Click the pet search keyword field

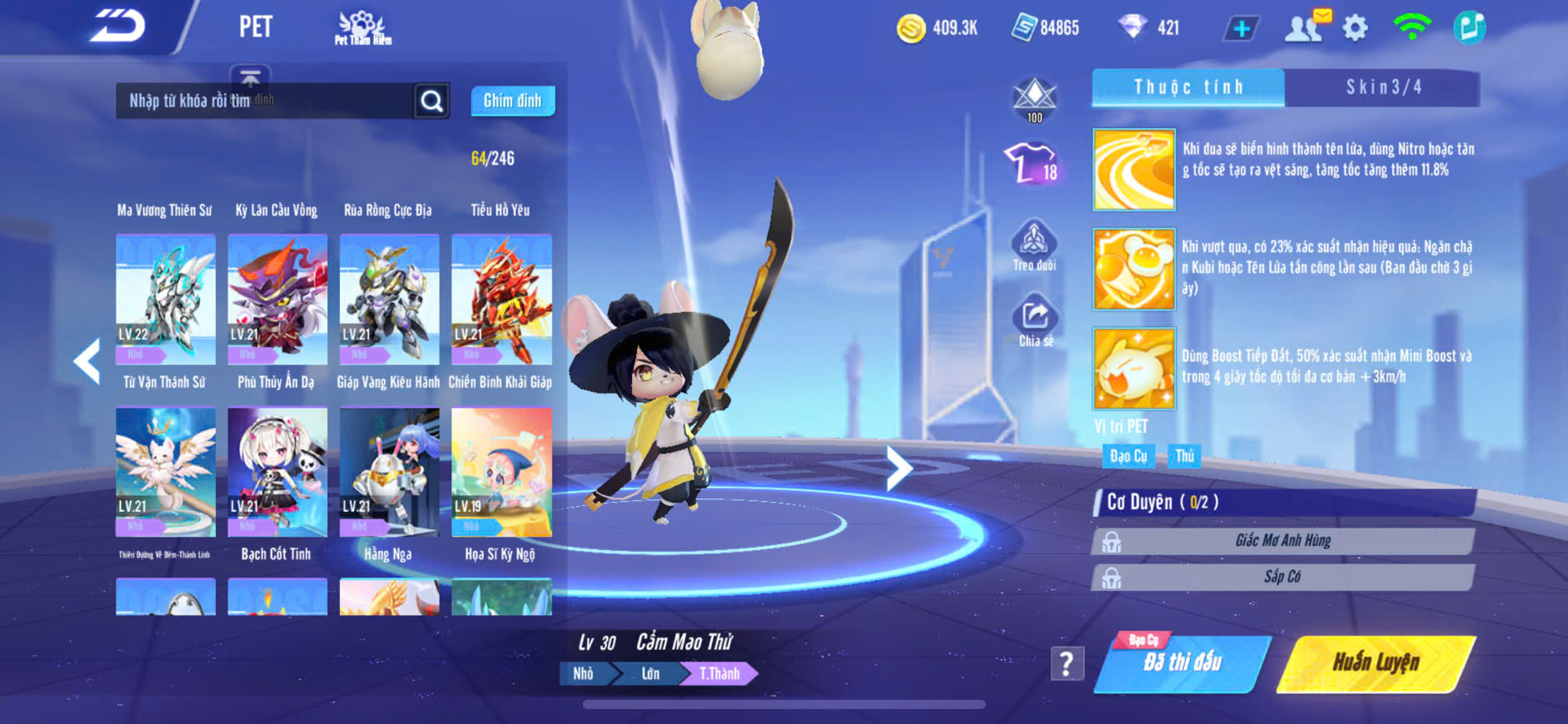pyautogui.click(x=265, y=101)
